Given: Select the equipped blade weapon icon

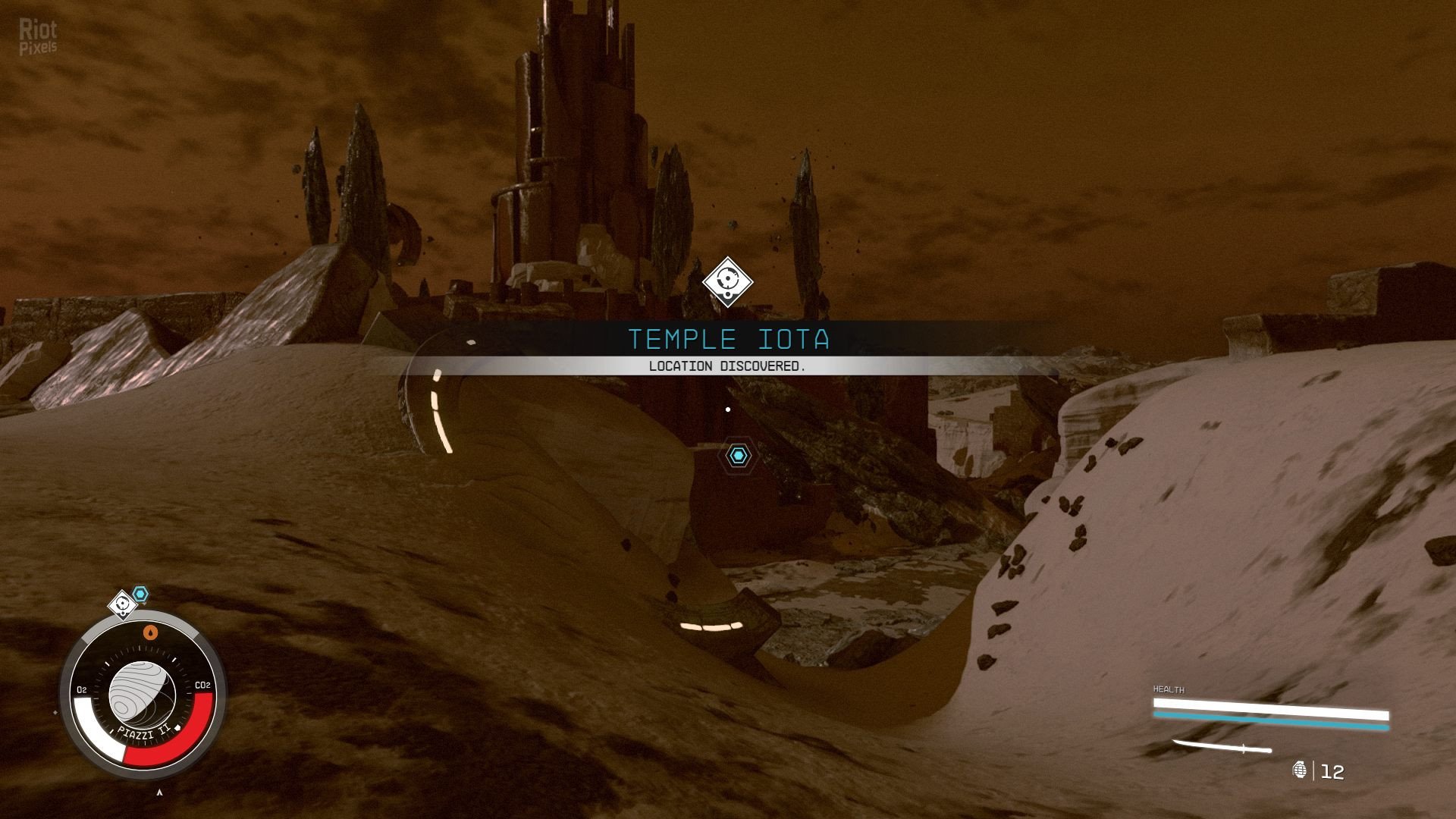Looking at the screenshot, I should coord(1221,747).
